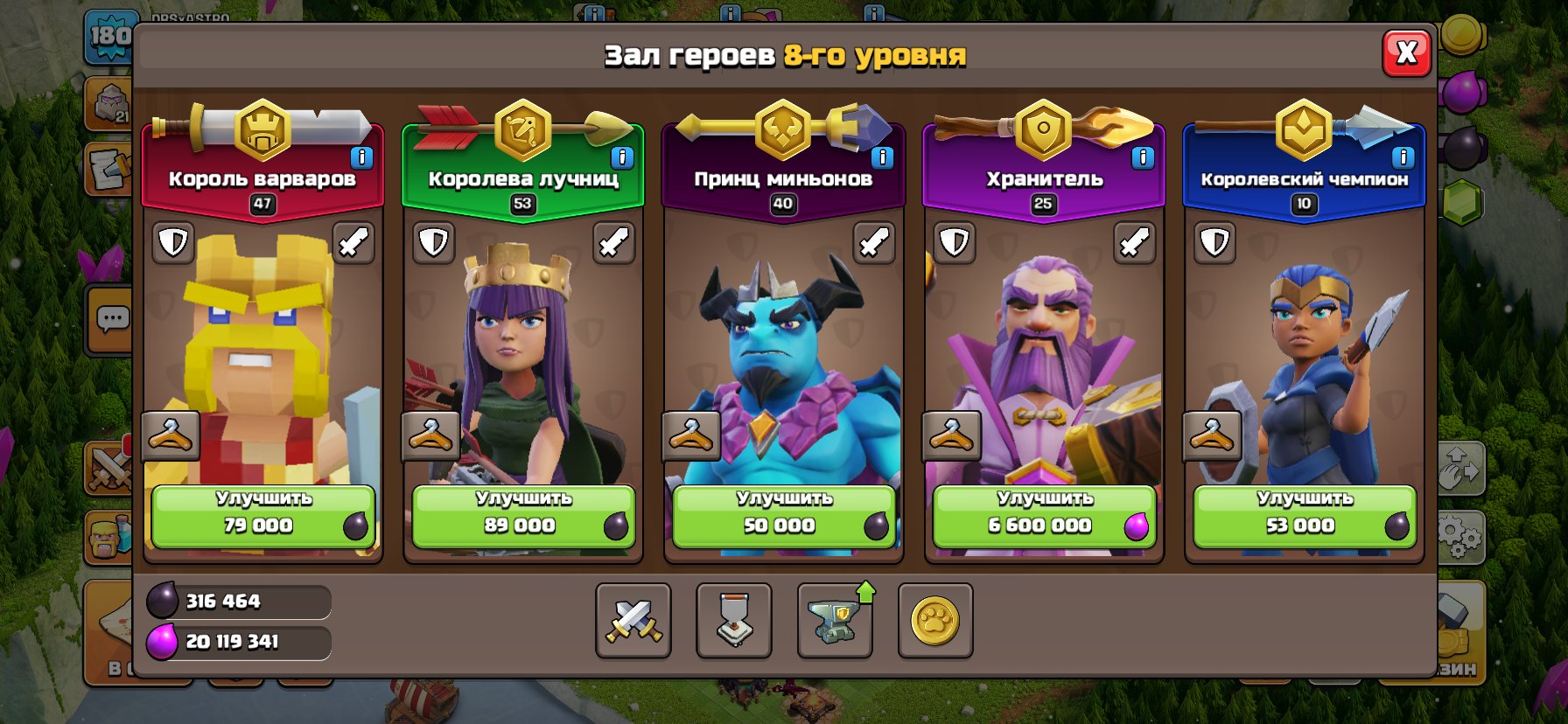Toggle the shield icon for Принц миньонов
The image size is (1568, 724).
[691, 241]
